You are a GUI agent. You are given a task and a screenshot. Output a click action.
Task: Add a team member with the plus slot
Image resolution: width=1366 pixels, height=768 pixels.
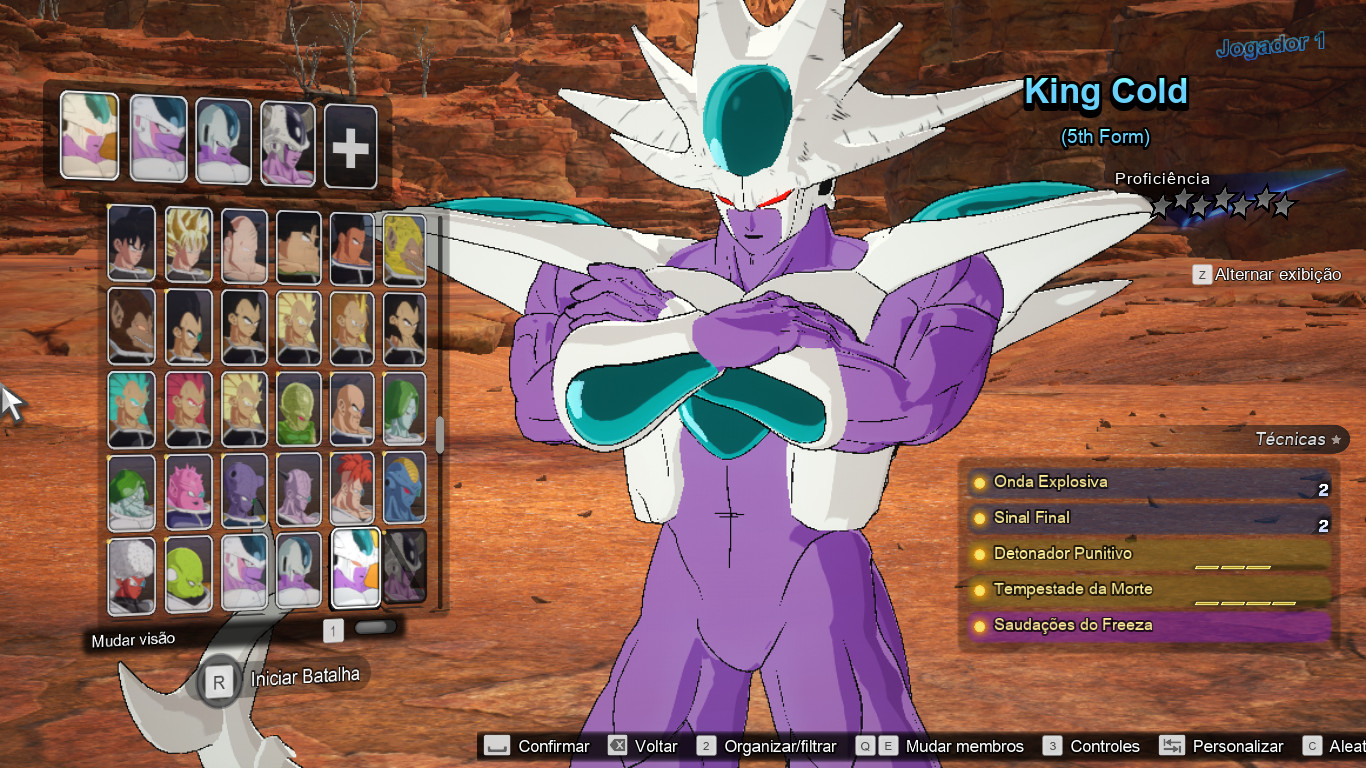coord(350,147)
